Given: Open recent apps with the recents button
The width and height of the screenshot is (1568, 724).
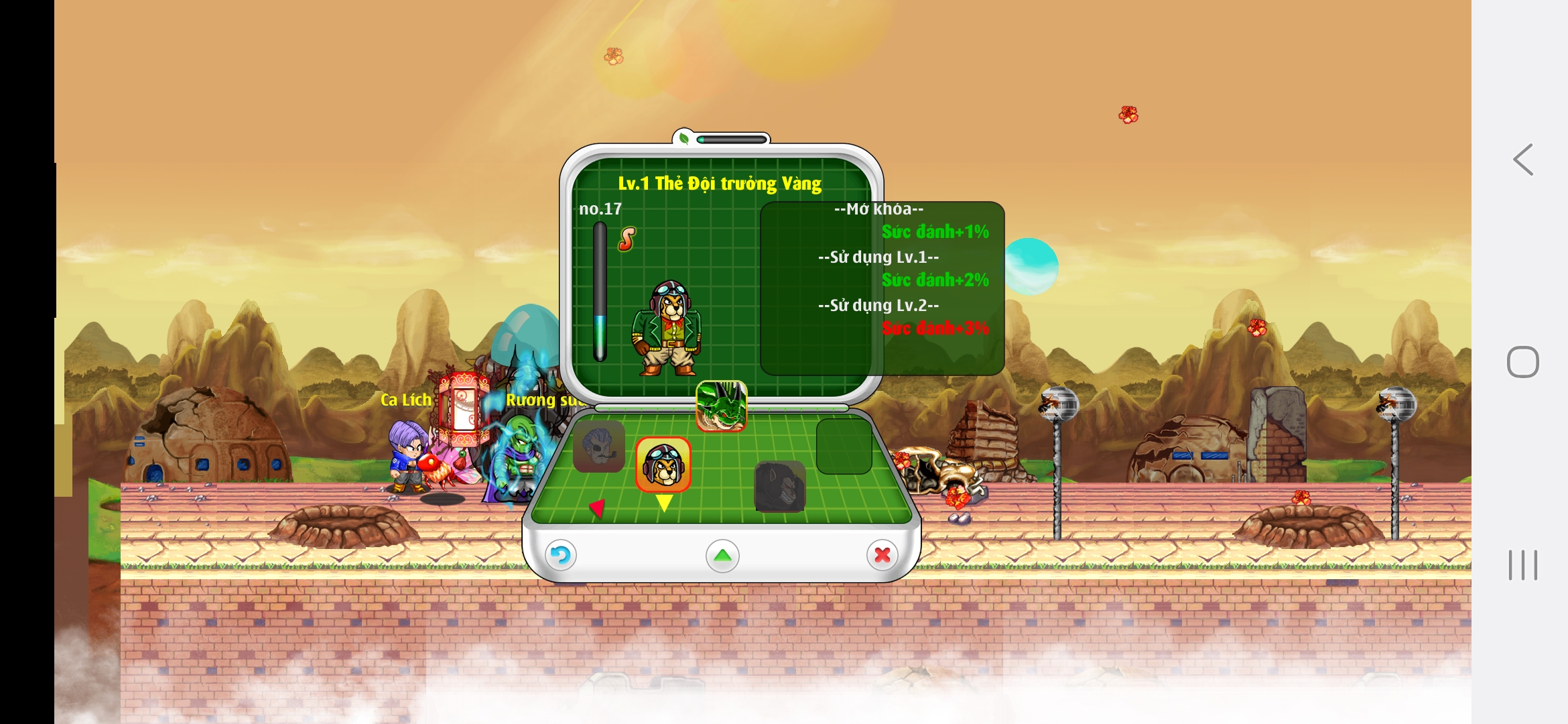Looking at the screenshot, I should 1522,565.
